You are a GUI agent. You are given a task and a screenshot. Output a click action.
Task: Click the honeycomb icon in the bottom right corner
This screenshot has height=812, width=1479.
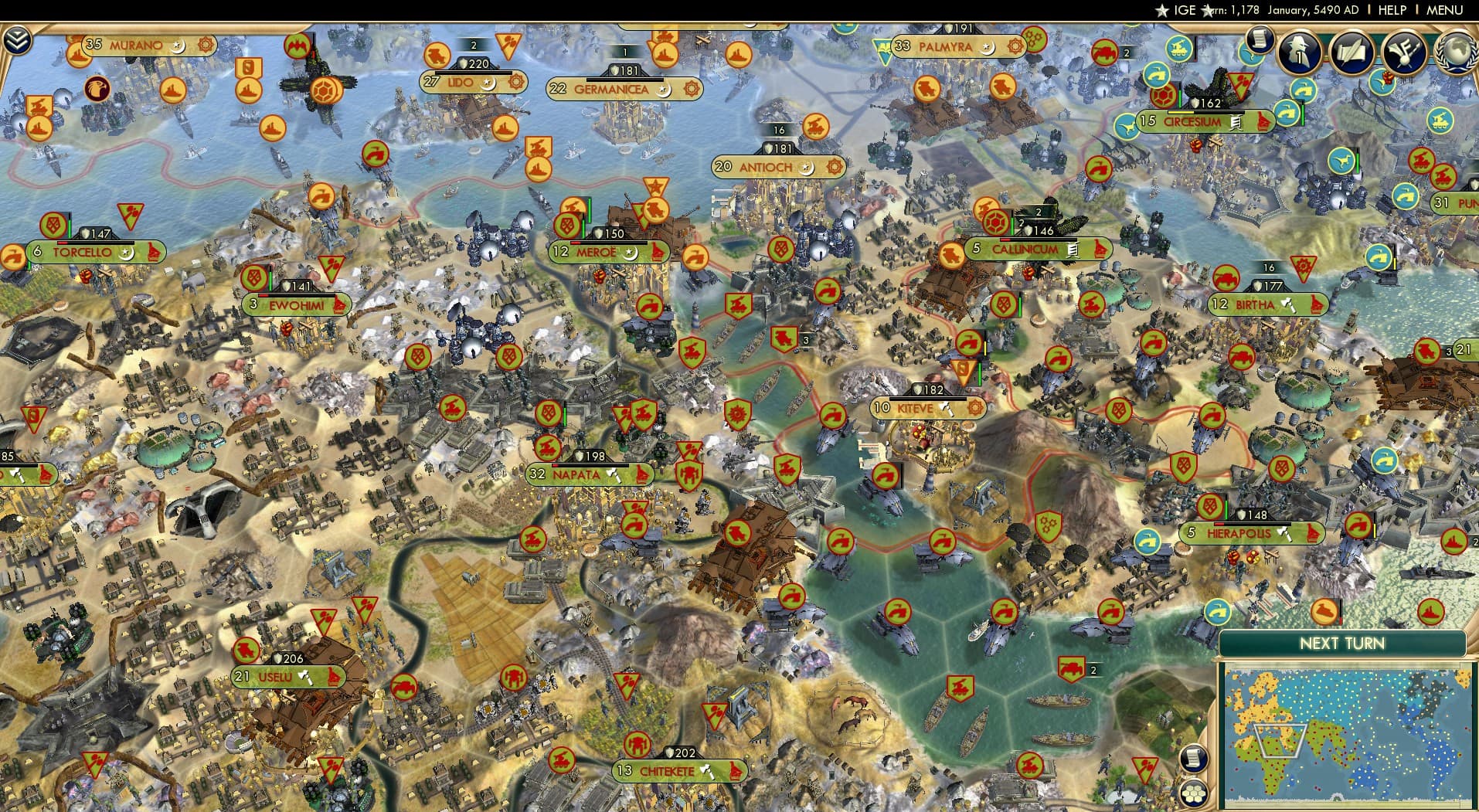pyautogui.click(x=1194, y=794)
